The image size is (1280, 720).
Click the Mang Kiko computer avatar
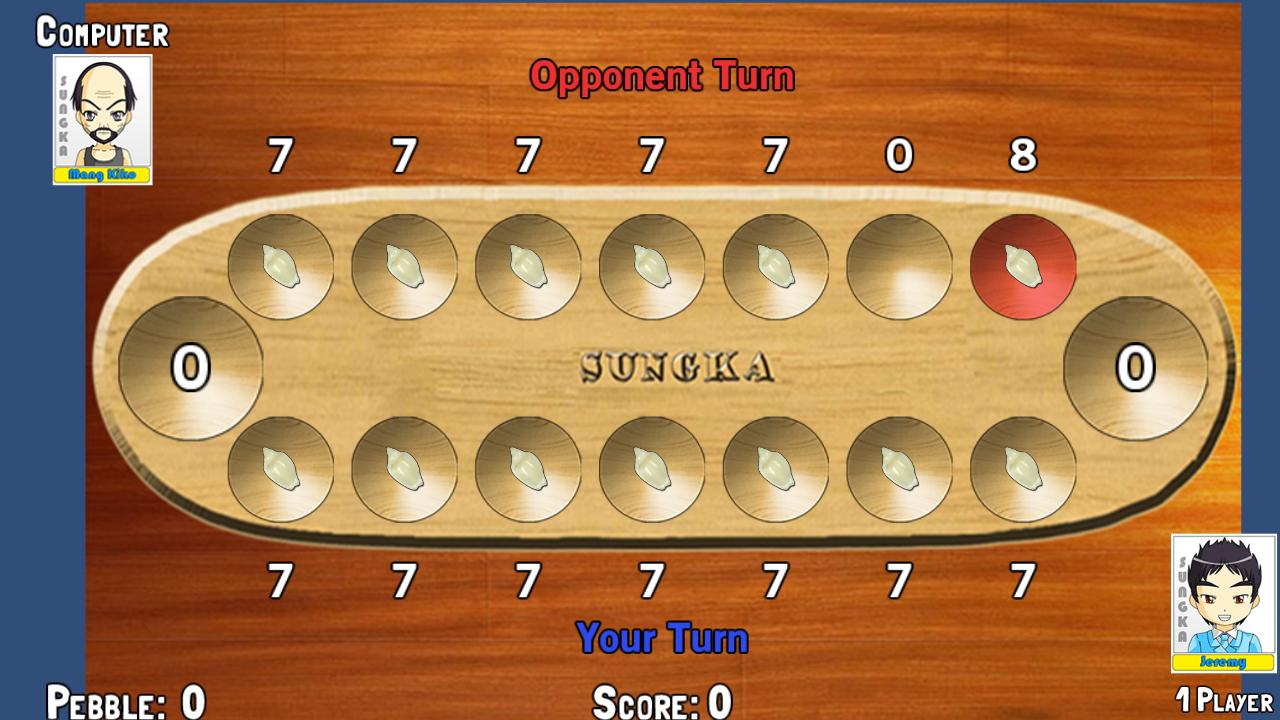tap(102, 119)
